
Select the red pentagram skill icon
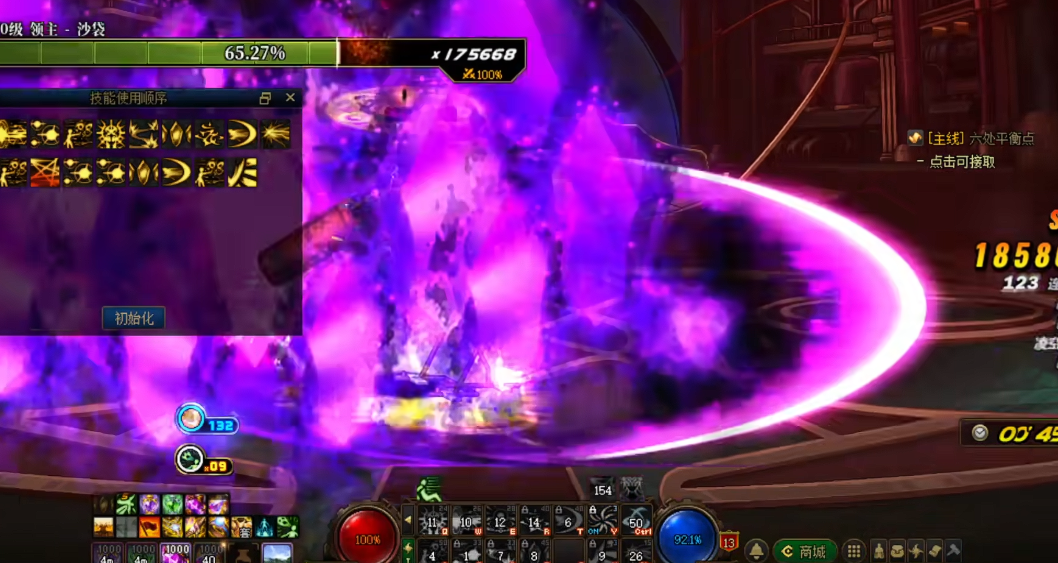click(x=42, y=171)
